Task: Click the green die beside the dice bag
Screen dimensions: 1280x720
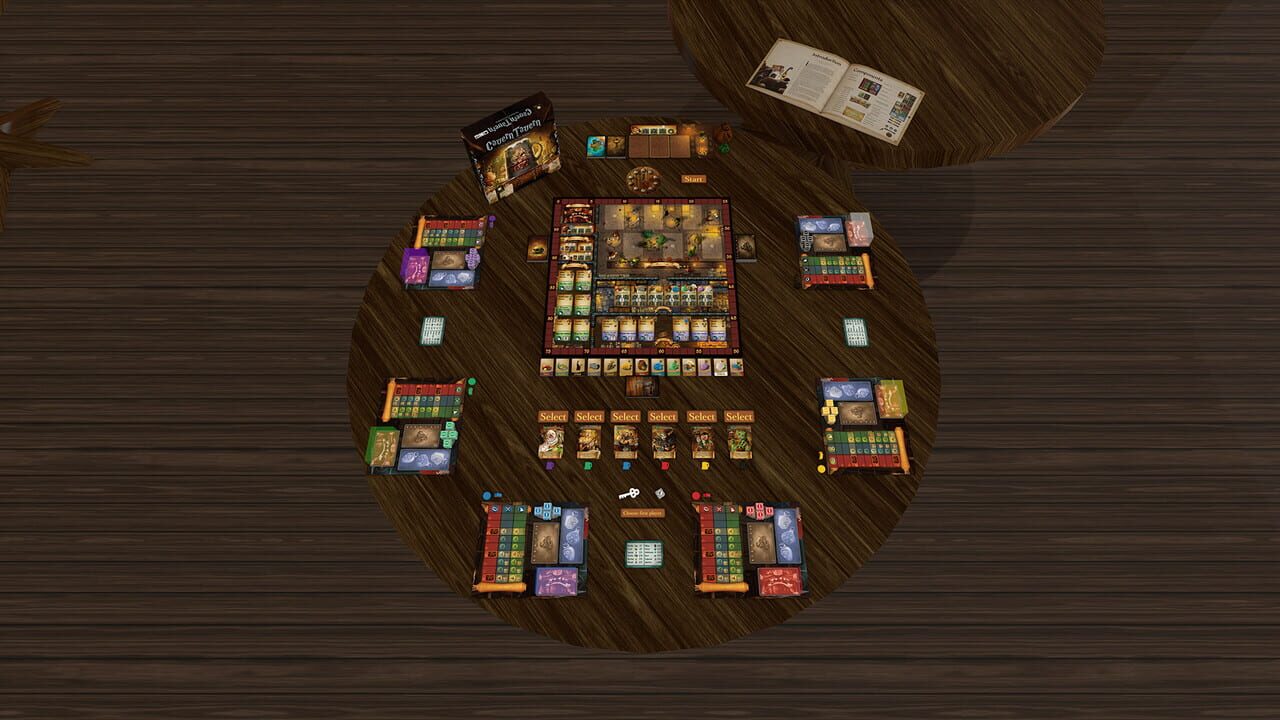Action: [723, 149]
